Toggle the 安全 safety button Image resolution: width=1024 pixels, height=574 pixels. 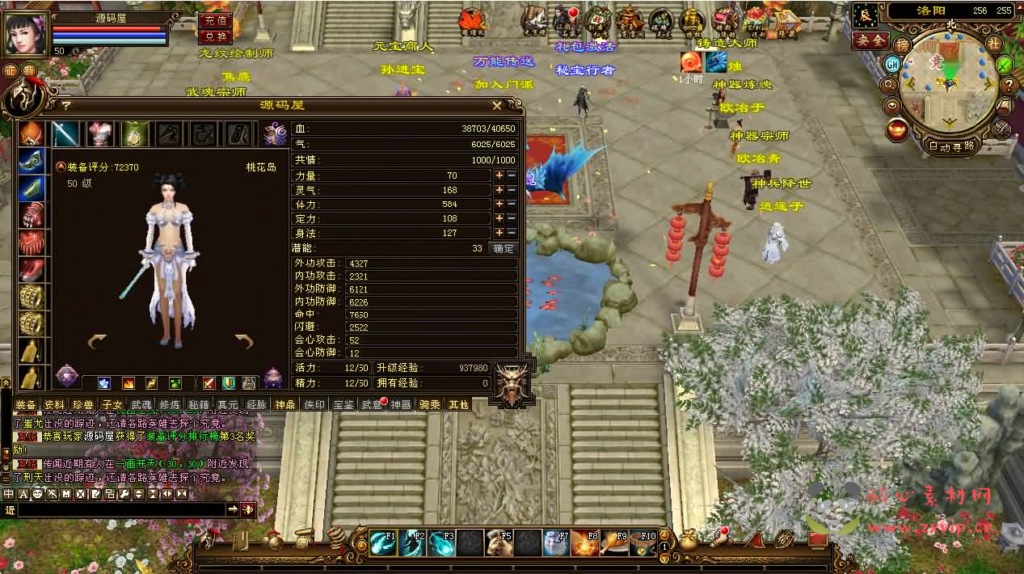870,40
